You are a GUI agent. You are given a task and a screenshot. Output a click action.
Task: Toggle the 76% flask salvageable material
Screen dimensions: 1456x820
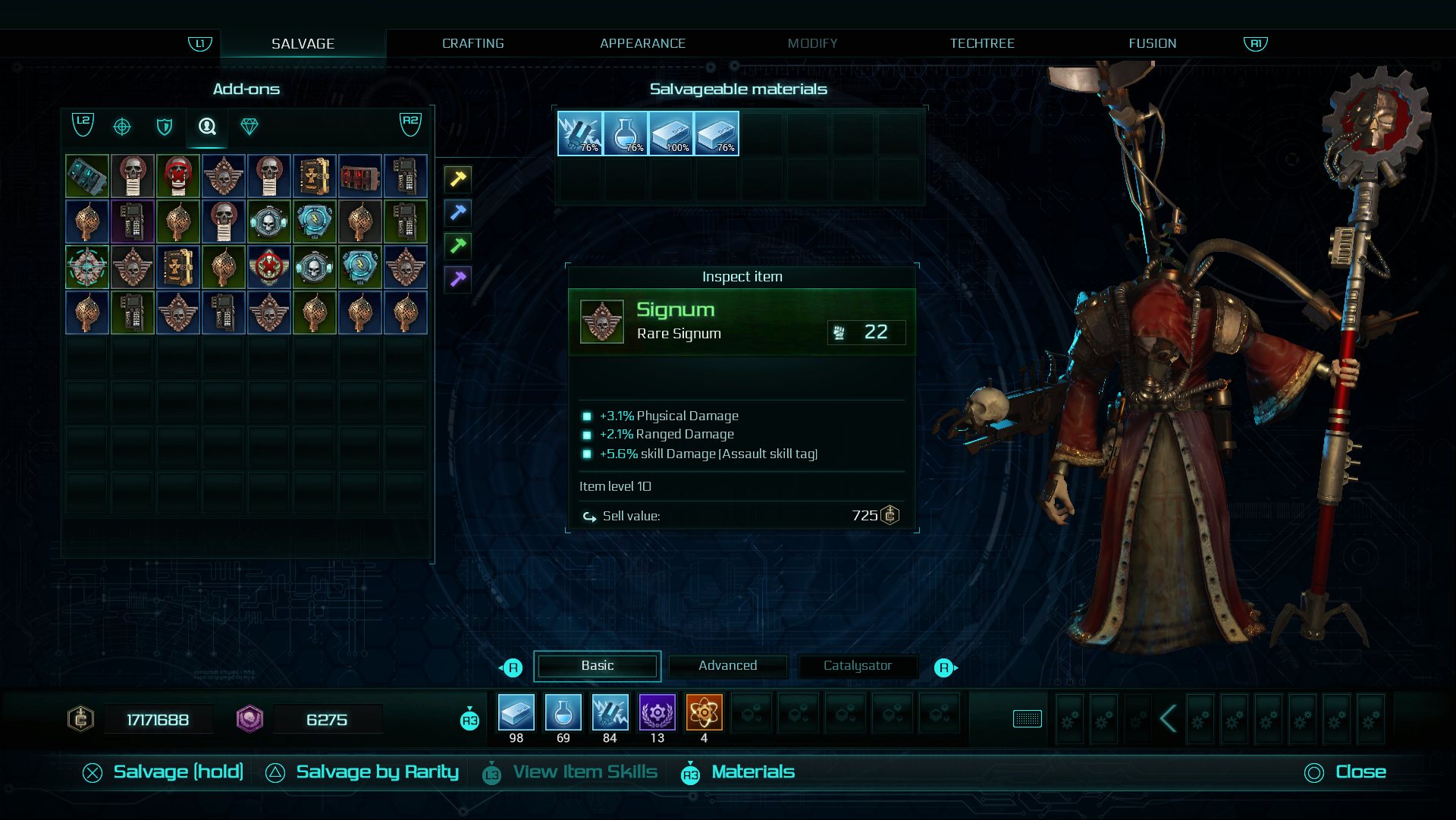625,134
